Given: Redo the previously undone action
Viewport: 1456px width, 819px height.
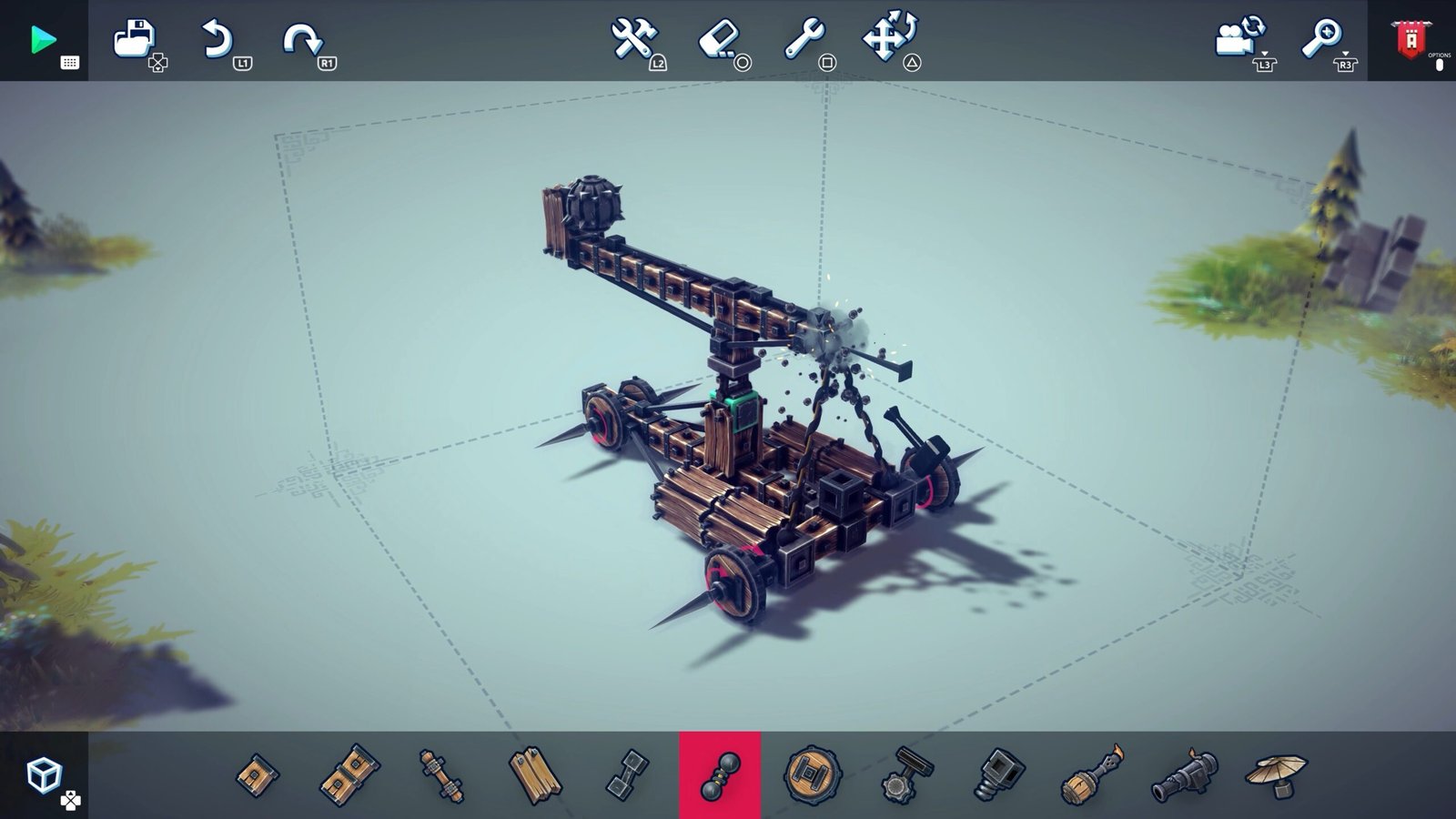Looking at the screenshot, I should [x=304, y=40].
